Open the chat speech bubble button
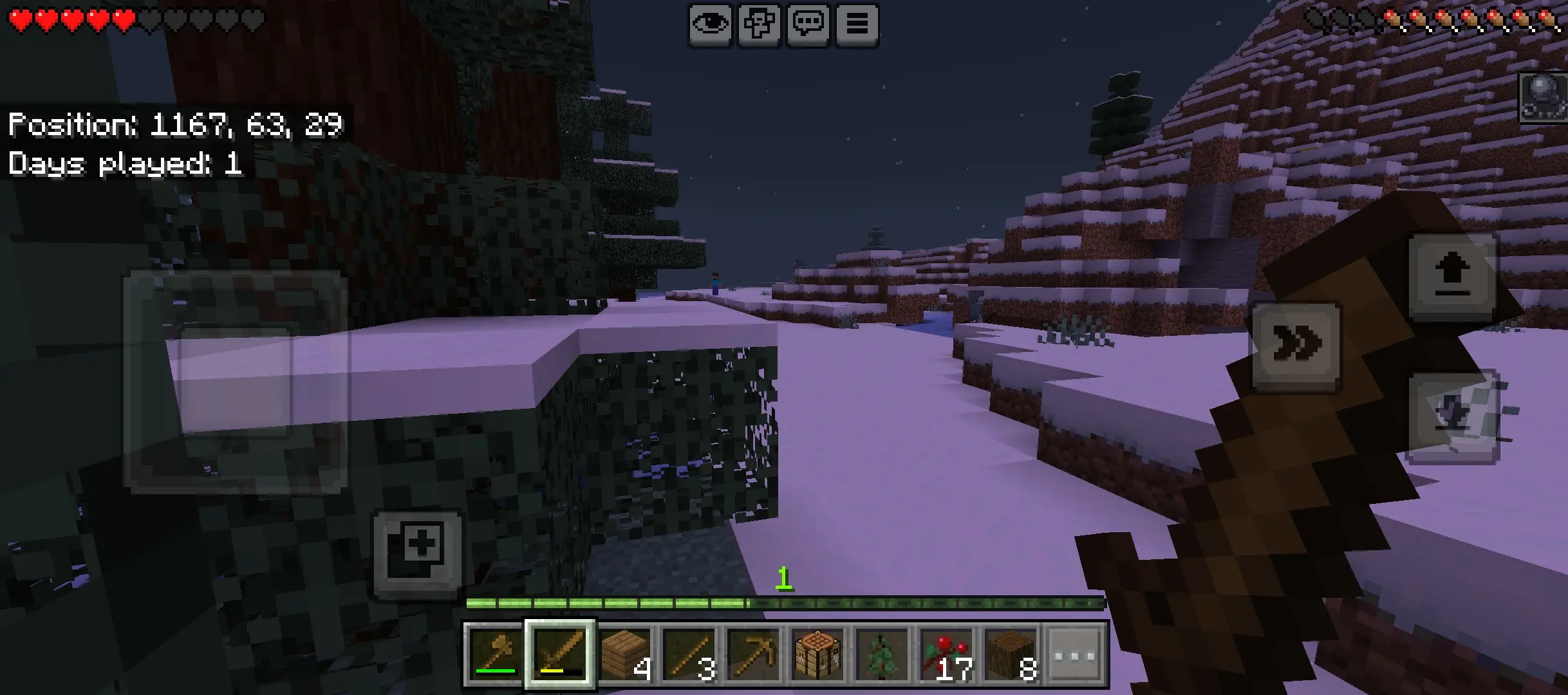The height and width of the screenshot is (695, 1568). pyautogui.click(x=808, y=25)
